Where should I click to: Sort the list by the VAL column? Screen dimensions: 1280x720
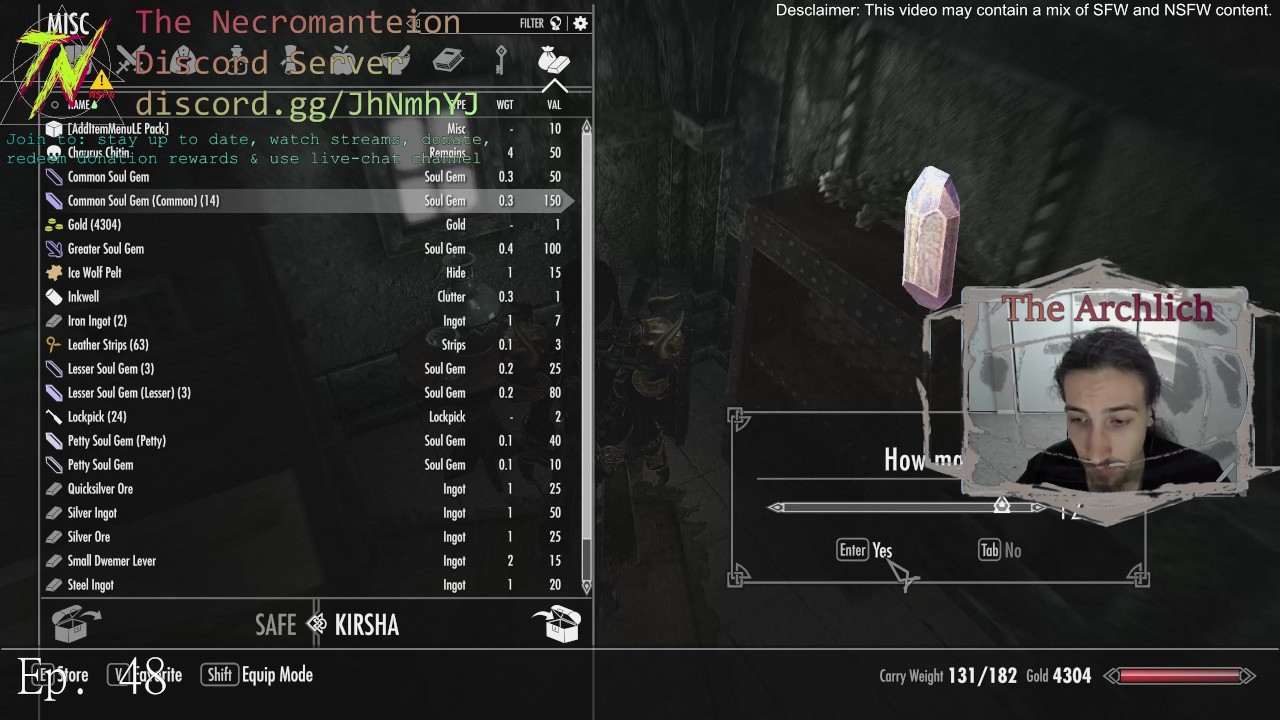pyautogui.click(x=554, y=105)
